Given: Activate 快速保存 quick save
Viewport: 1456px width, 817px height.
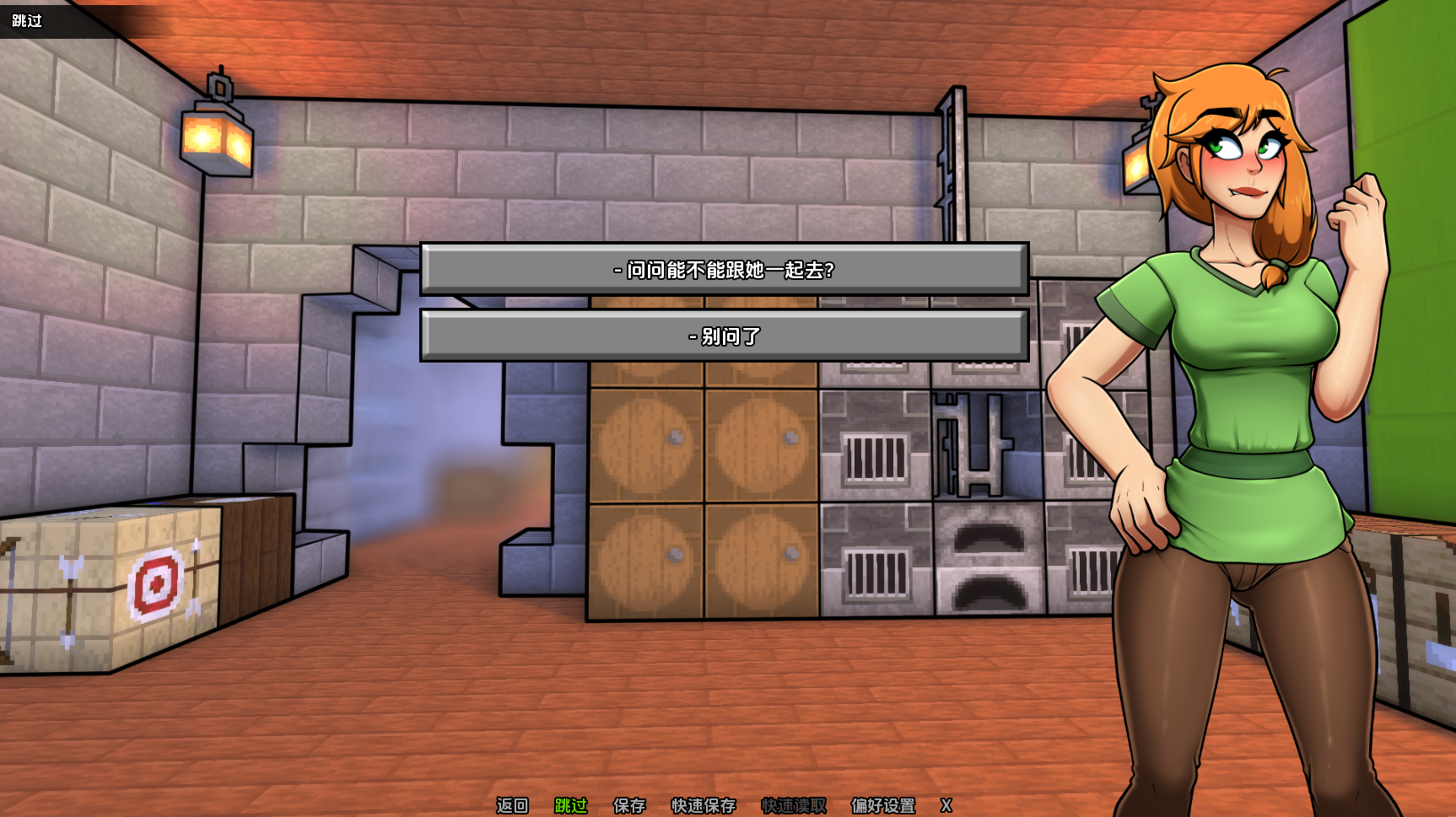Looking at the screenshot, I should coord(704,805).
